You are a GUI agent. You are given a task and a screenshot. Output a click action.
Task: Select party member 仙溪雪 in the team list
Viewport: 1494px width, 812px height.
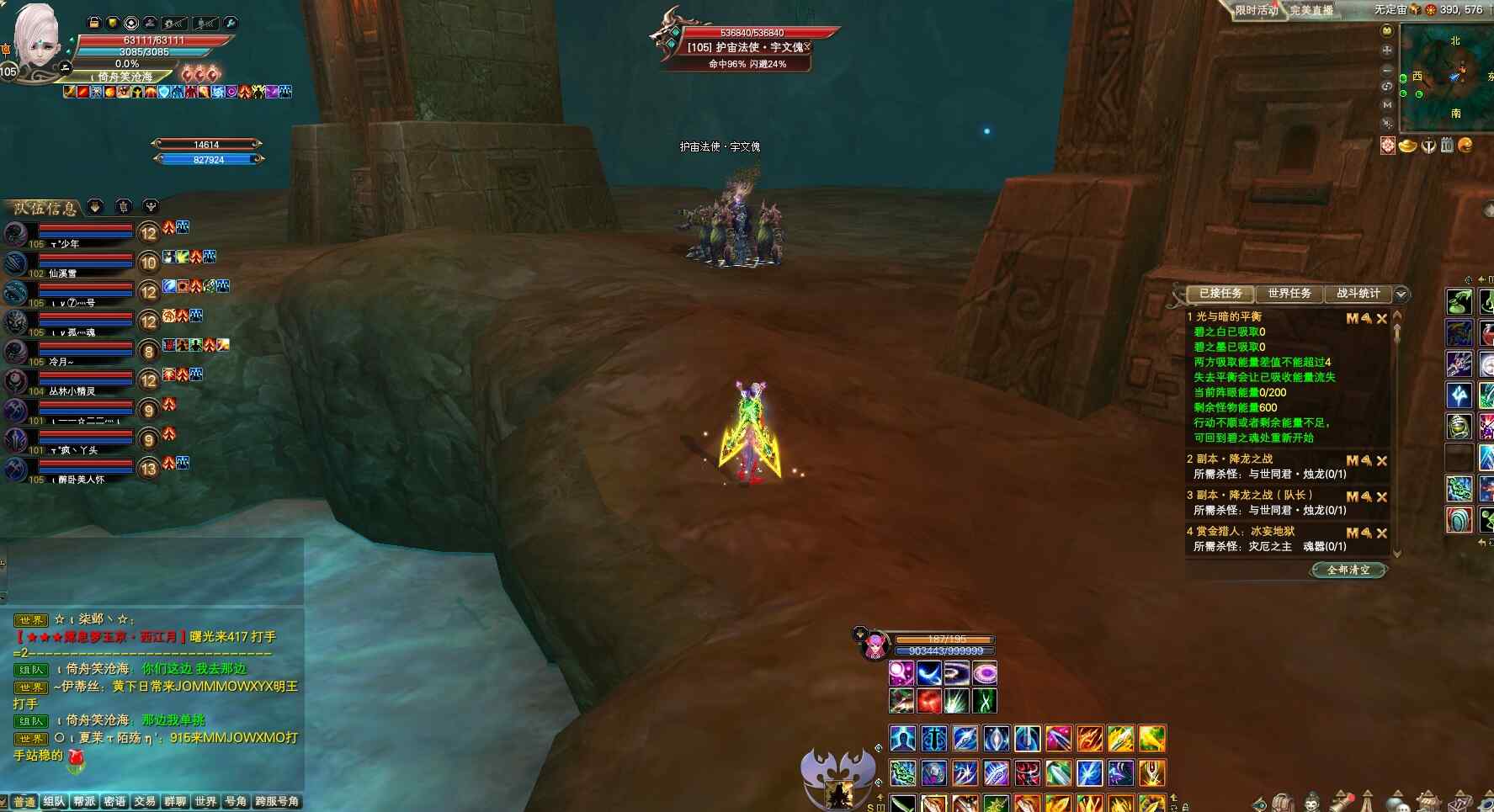[62, 273]
